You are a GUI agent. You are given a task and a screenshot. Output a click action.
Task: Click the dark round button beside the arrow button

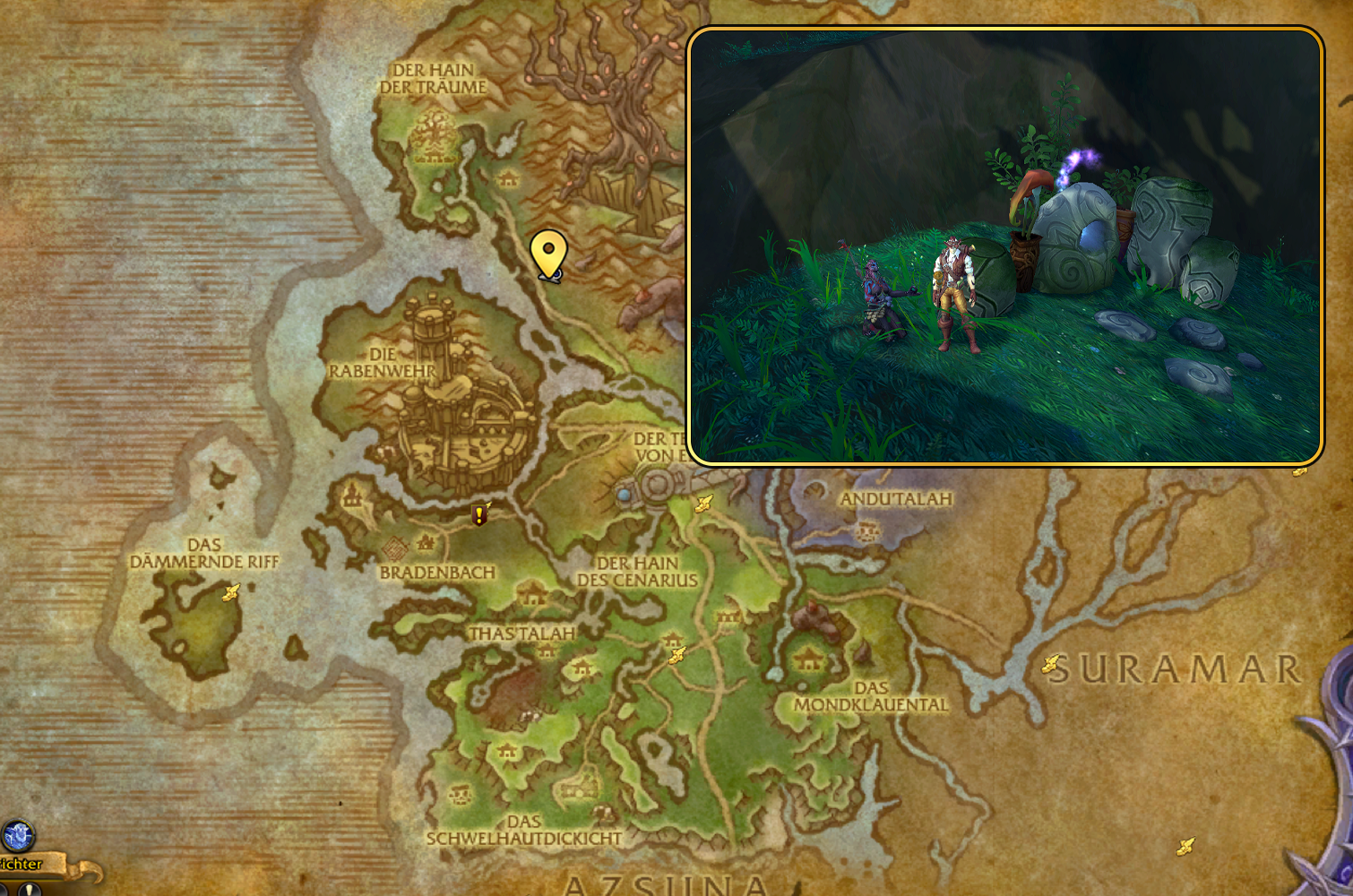4,892
